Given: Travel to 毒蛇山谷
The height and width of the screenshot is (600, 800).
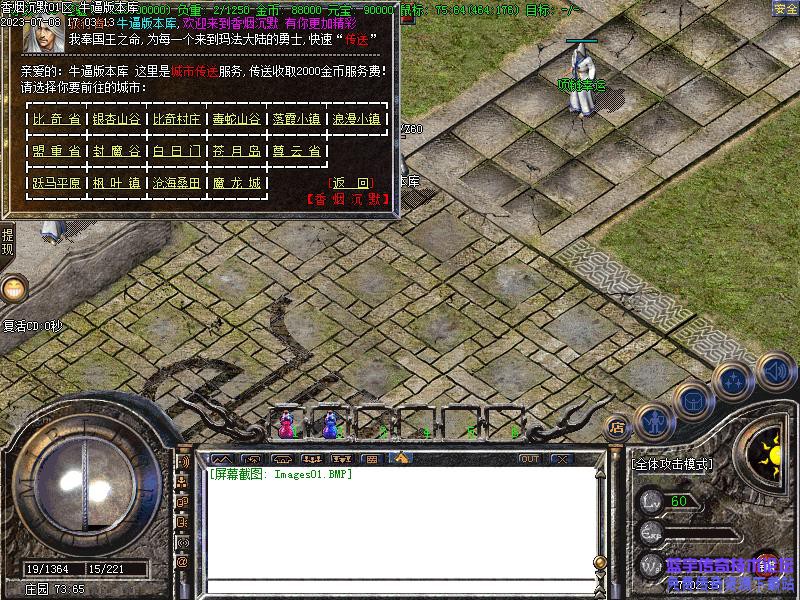Looking at the screenshot, I should click(x=236, y=119).
